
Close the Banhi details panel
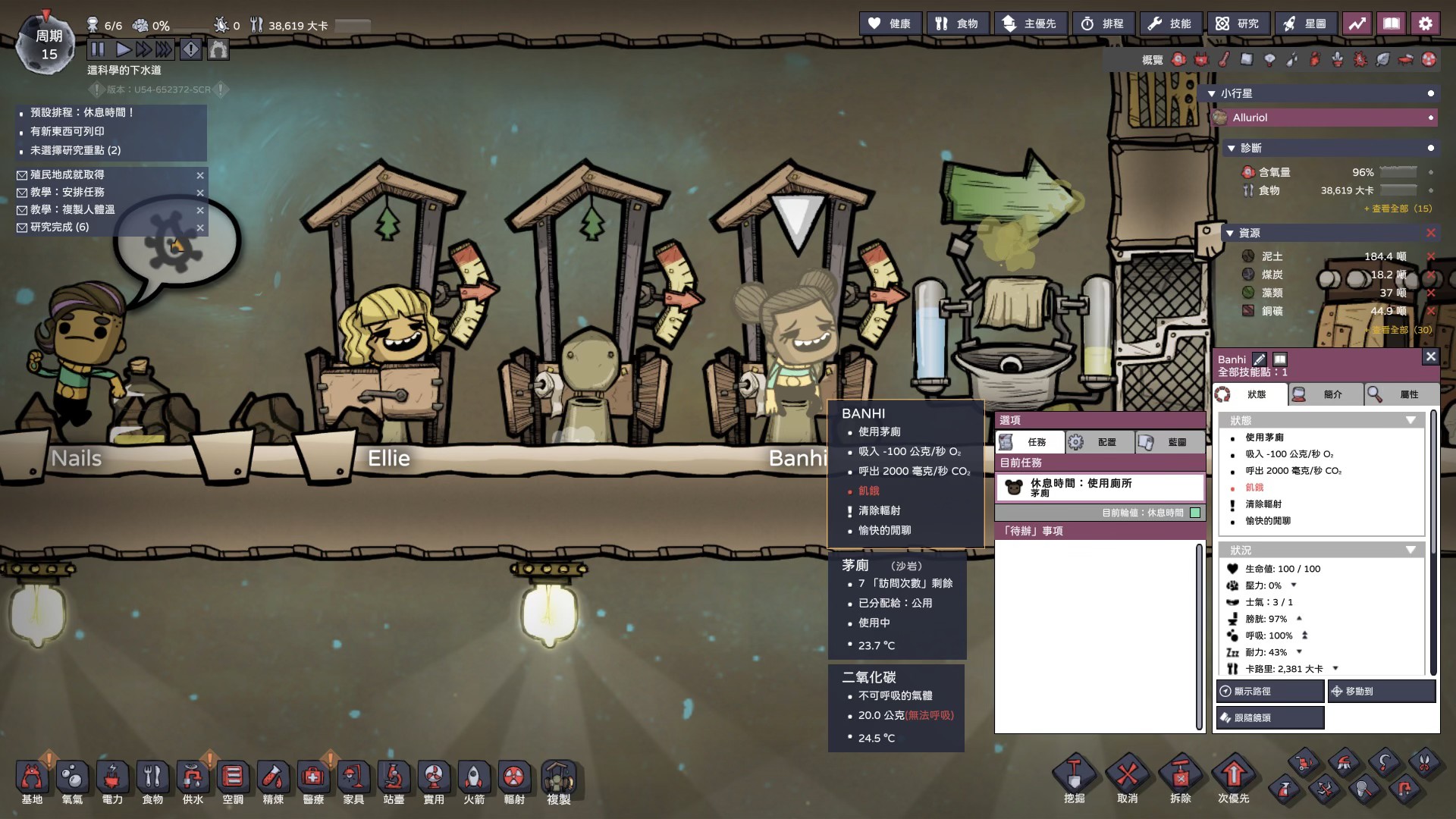coord(1430,356)
